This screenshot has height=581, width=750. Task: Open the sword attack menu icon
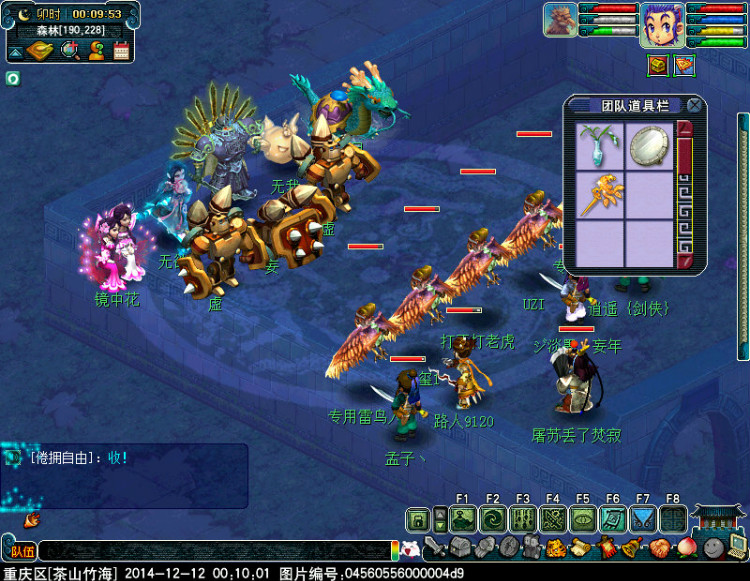point(434,547)
